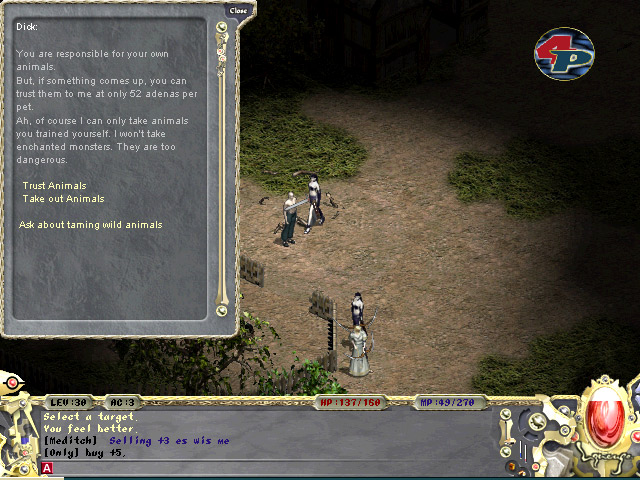Select Take out Animals

click(x=63, y=199)
